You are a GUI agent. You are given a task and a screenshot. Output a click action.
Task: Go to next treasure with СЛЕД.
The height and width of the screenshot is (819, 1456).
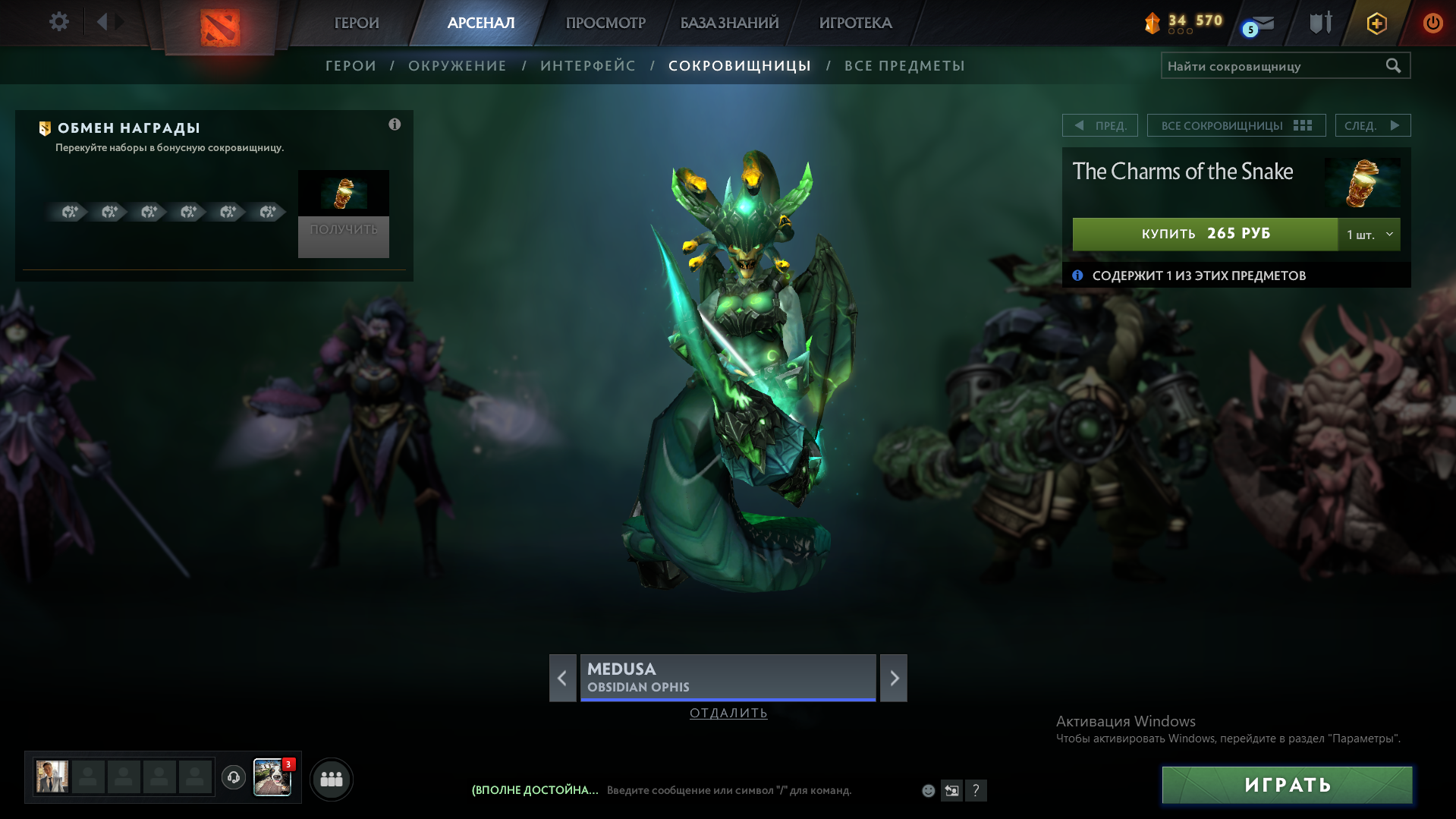point(1372,125)
